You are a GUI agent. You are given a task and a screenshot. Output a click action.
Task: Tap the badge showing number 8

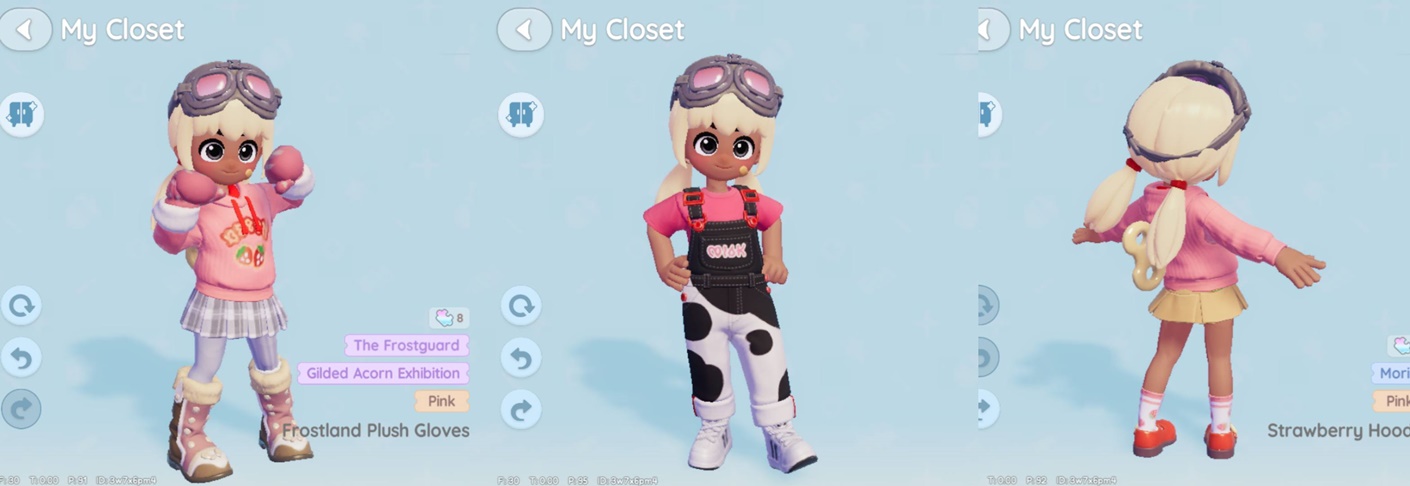[449, 318]
